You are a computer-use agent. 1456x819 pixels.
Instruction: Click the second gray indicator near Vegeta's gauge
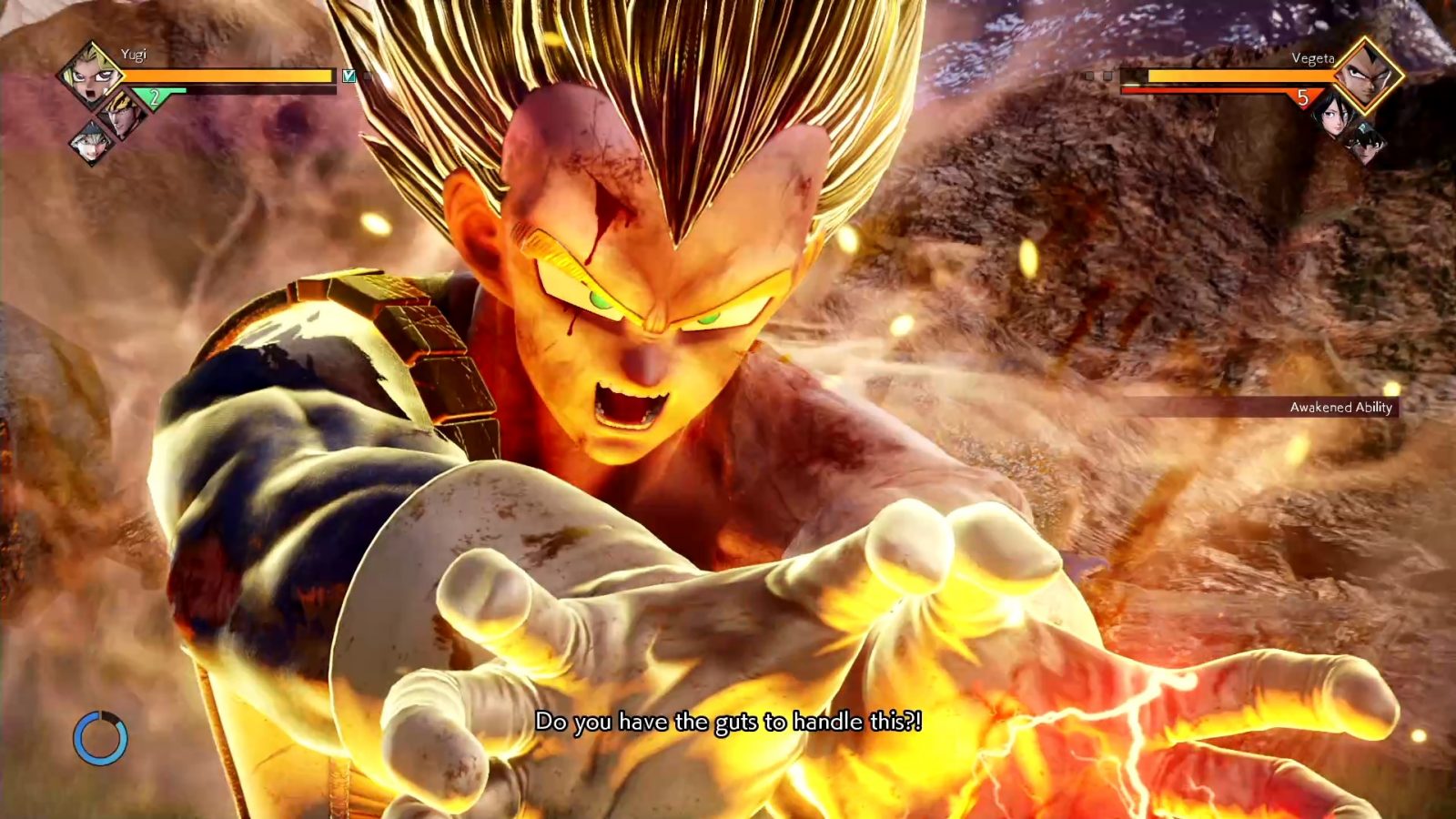(1107, 76)
